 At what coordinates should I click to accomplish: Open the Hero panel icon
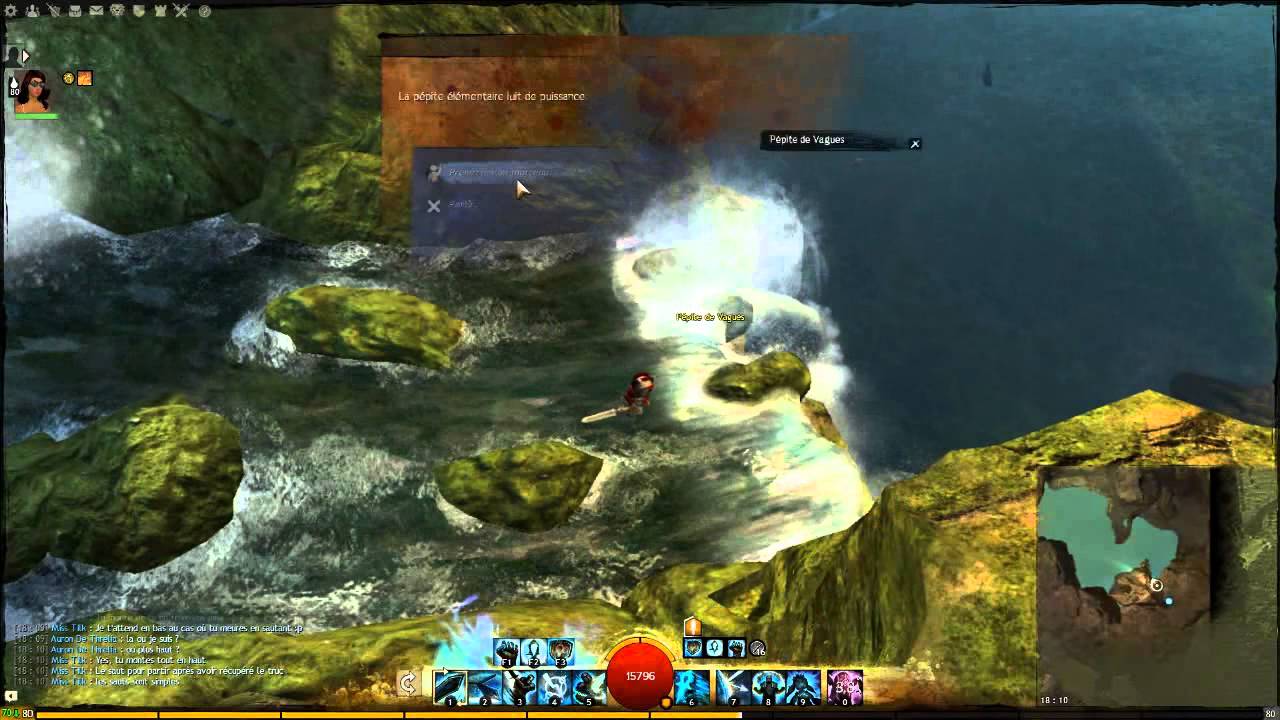(31, 10)
